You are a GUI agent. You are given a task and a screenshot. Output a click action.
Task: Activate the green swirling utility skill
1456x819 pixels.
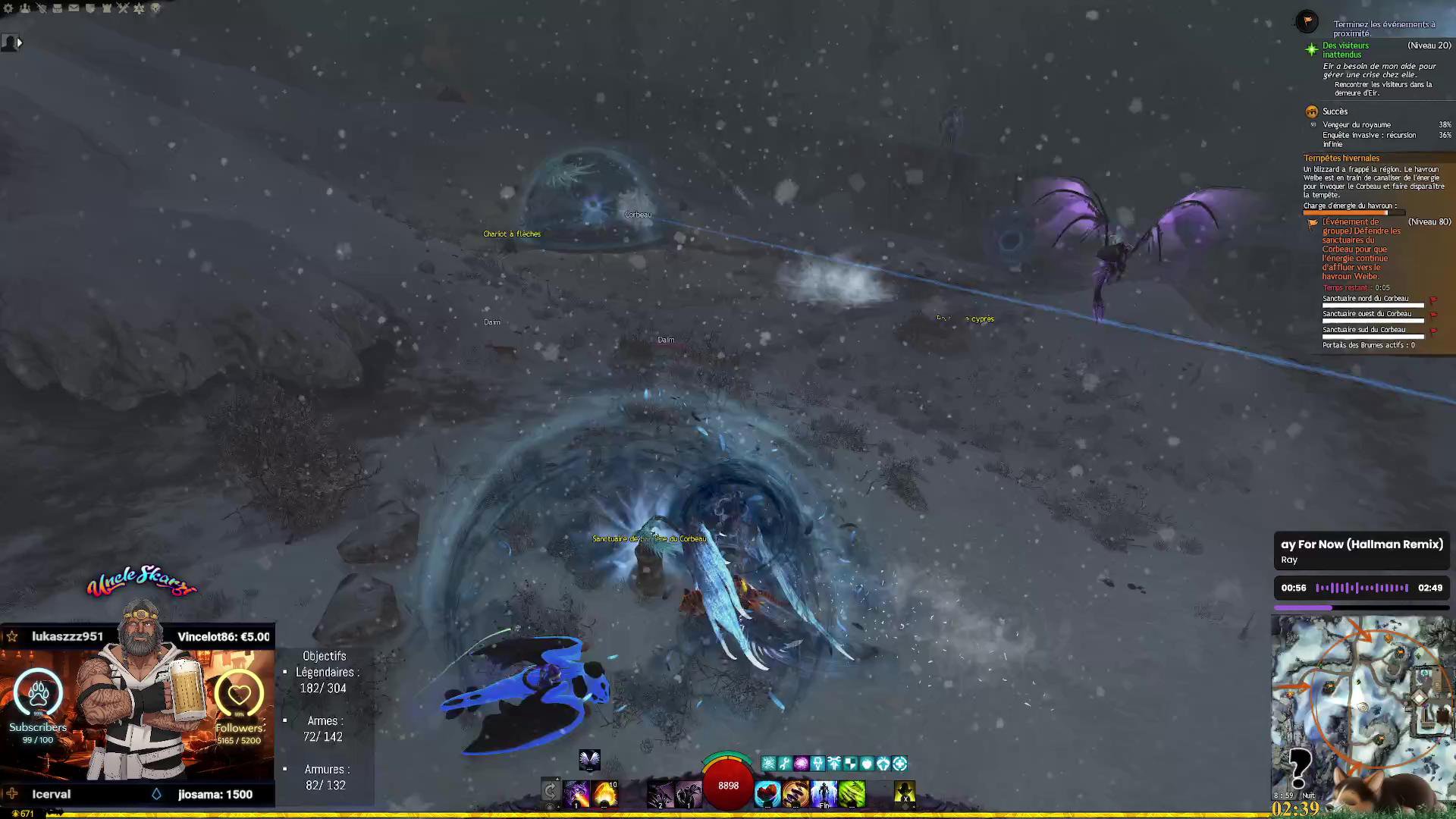pos(852,794)
